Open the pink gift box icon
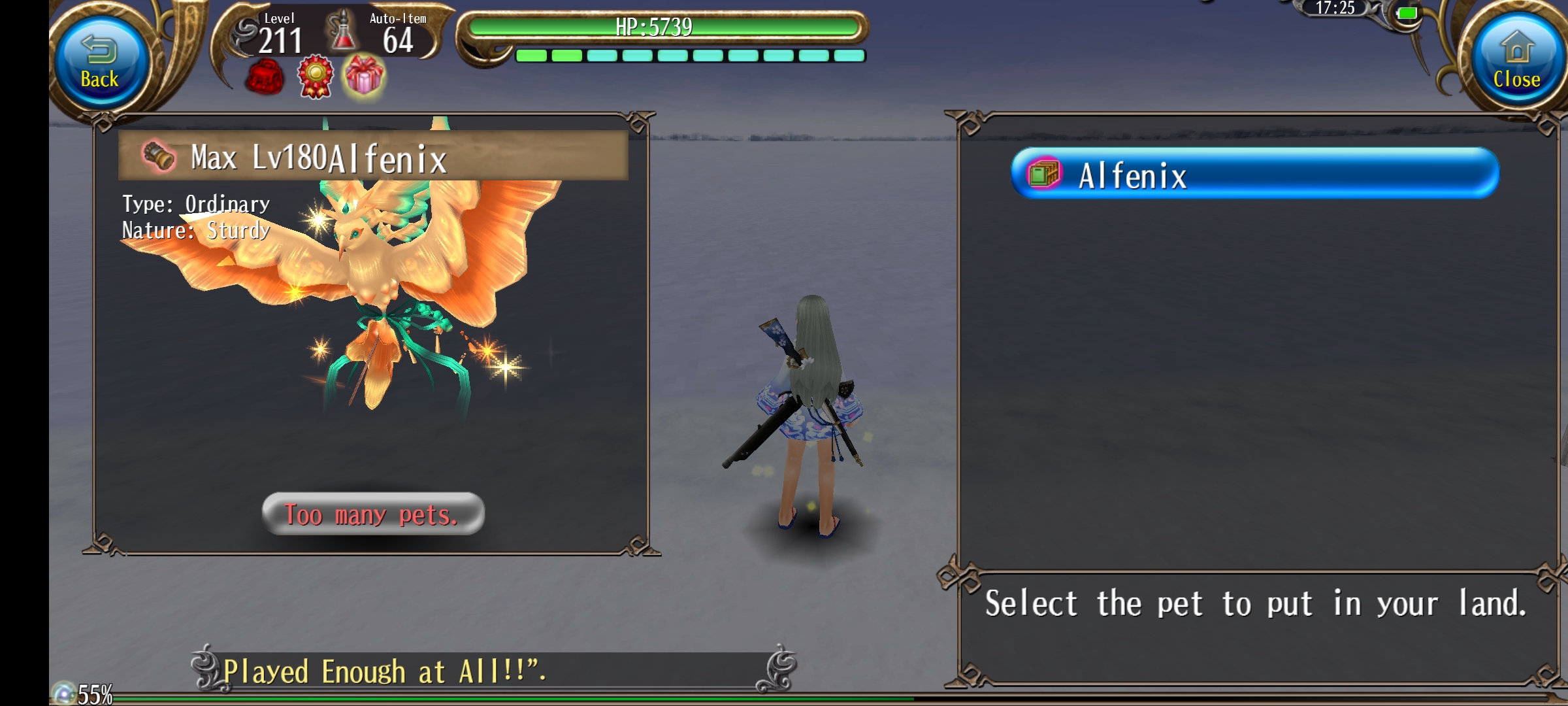 pyautogui.click(x=365, y=76)
